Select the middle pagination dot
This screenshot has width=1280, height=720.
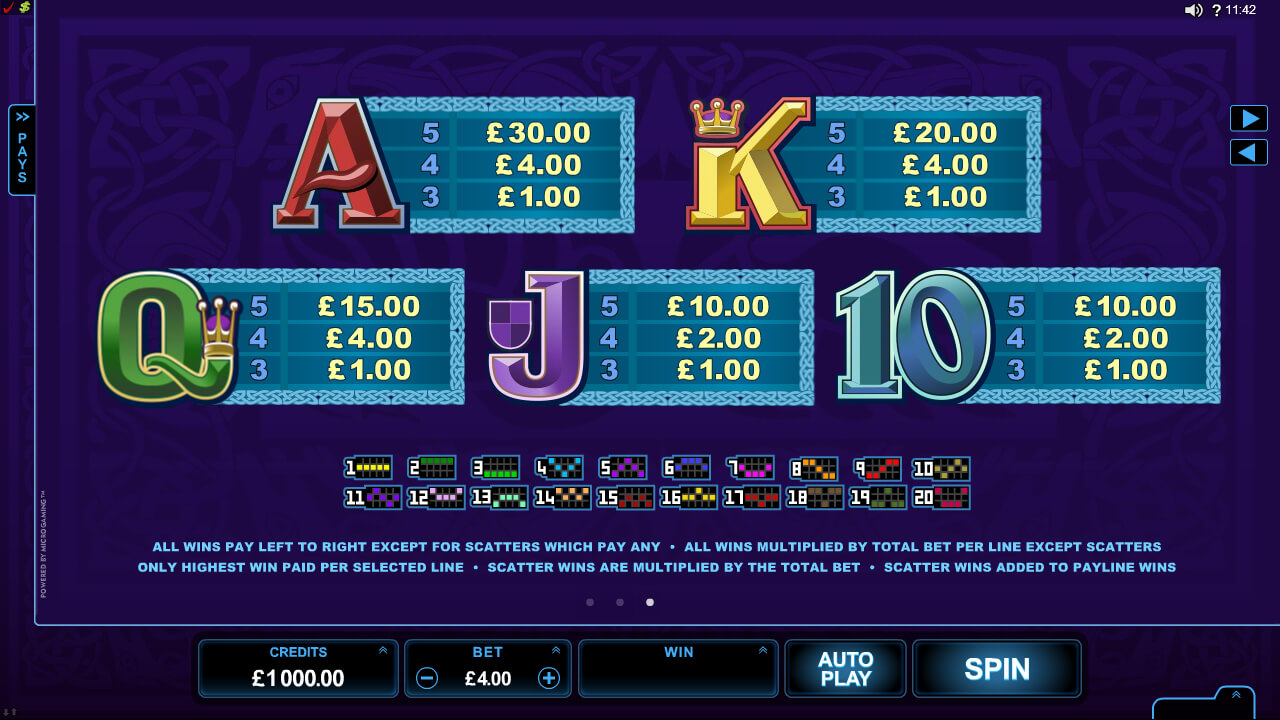(x=619, y=602)
